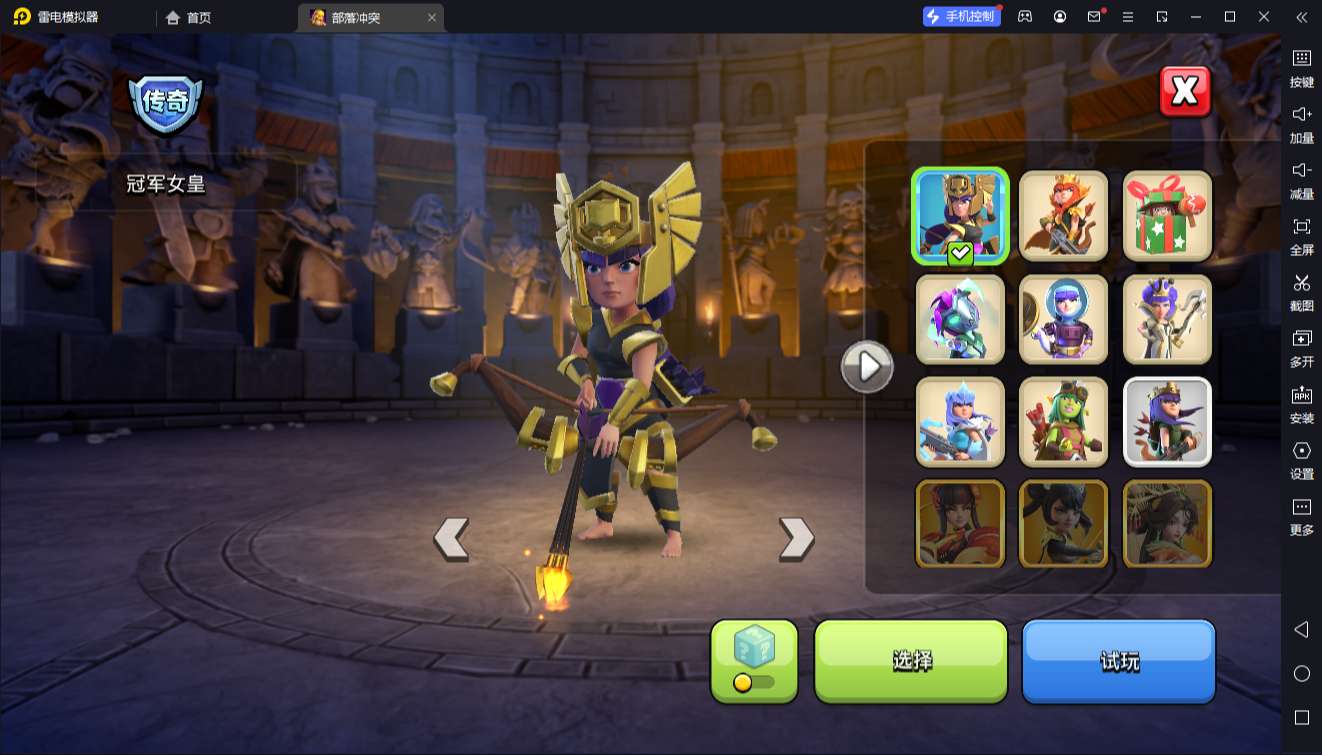Choose the space helmet queen skin thumbnail

click(x=1063, y=319)
